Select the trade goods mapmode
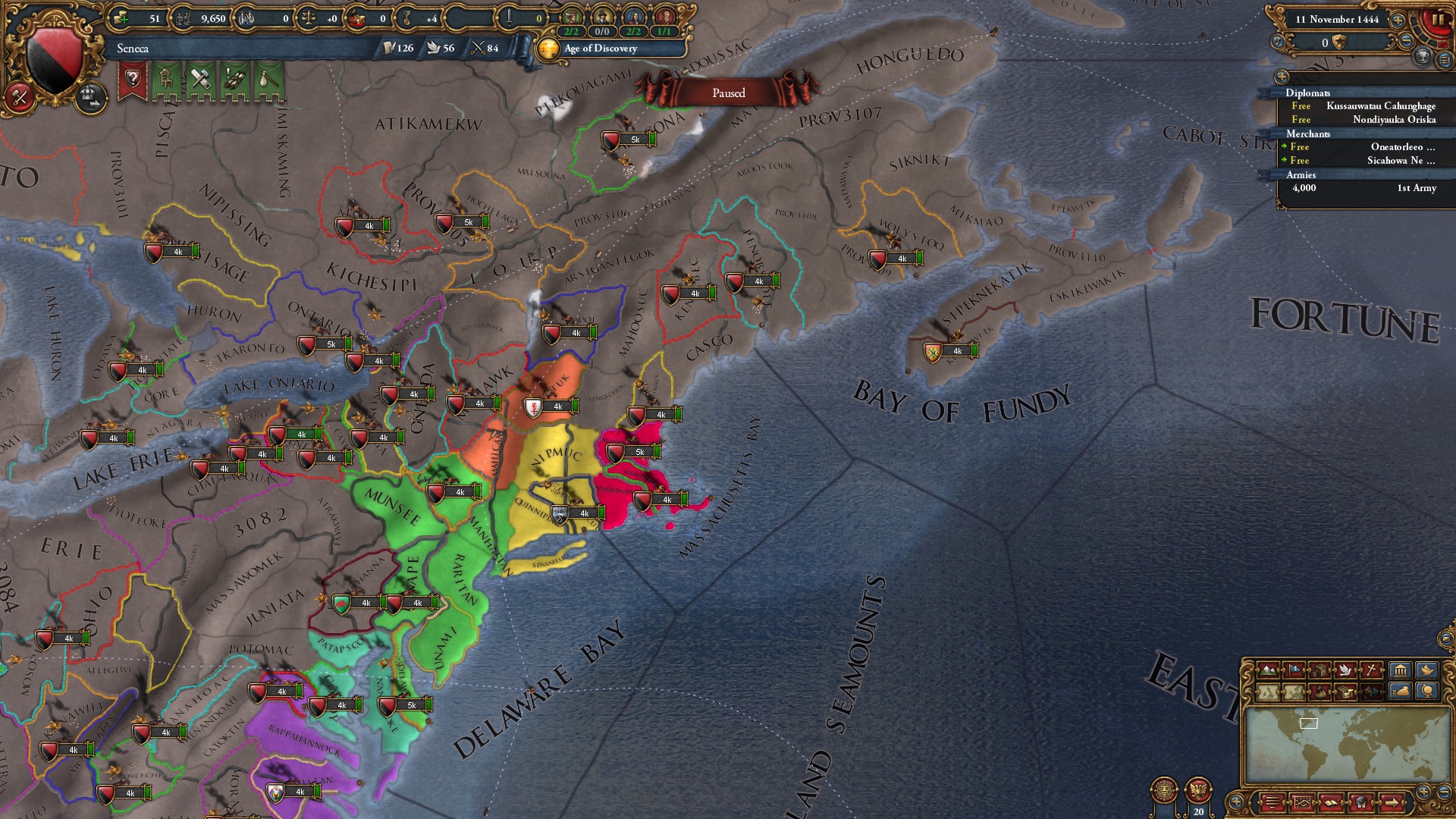 tap(1319, 669)
